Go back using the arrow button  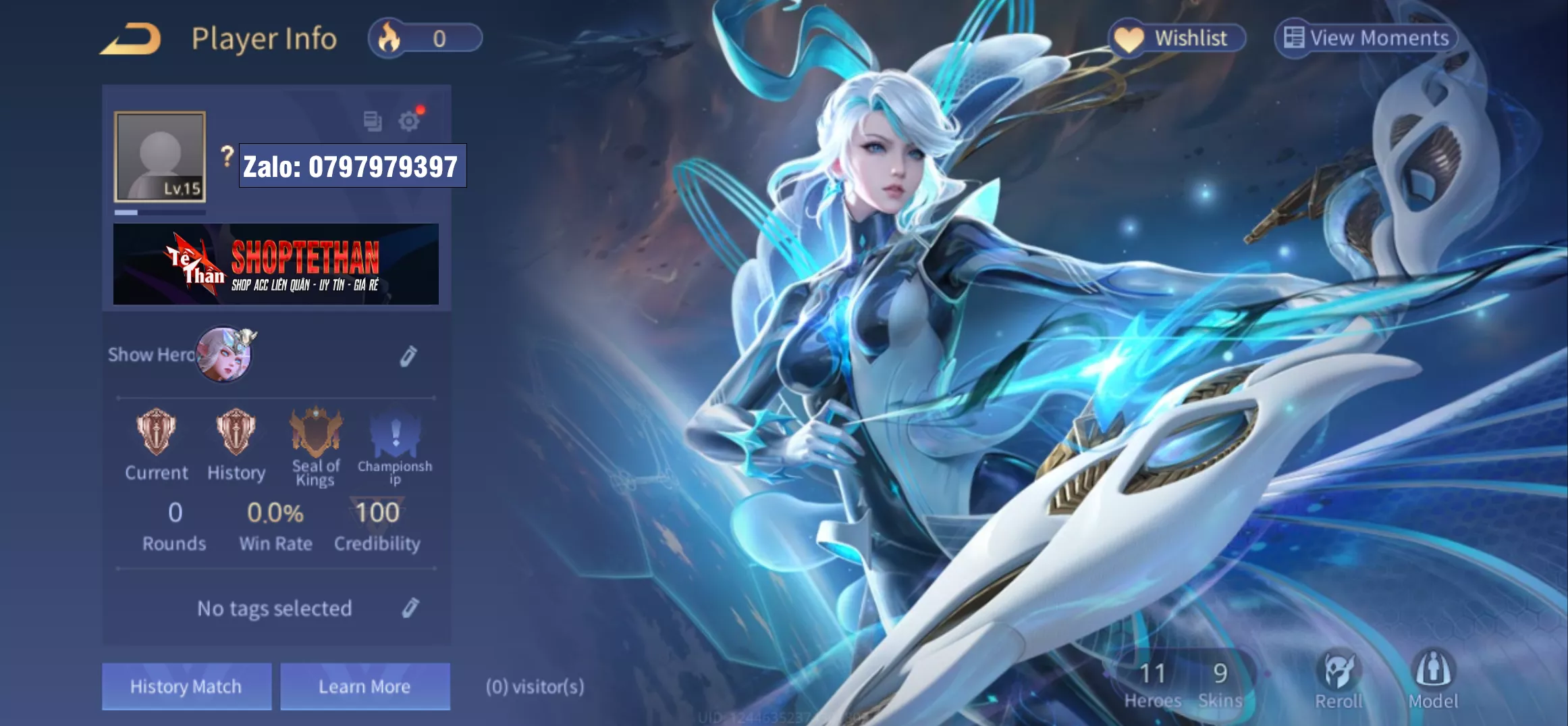tap(131, 39)
